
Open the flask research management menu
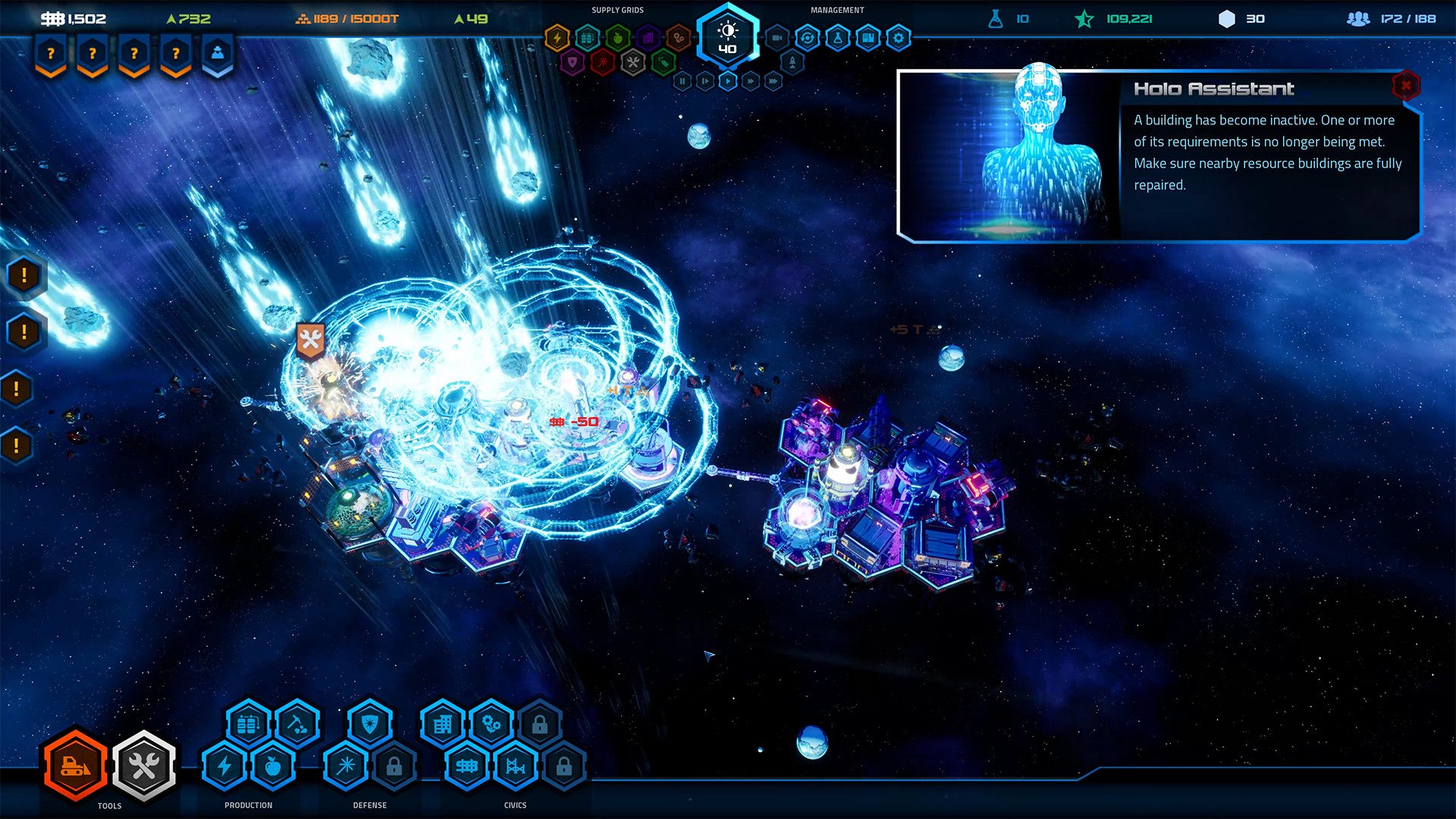[838, 37]
